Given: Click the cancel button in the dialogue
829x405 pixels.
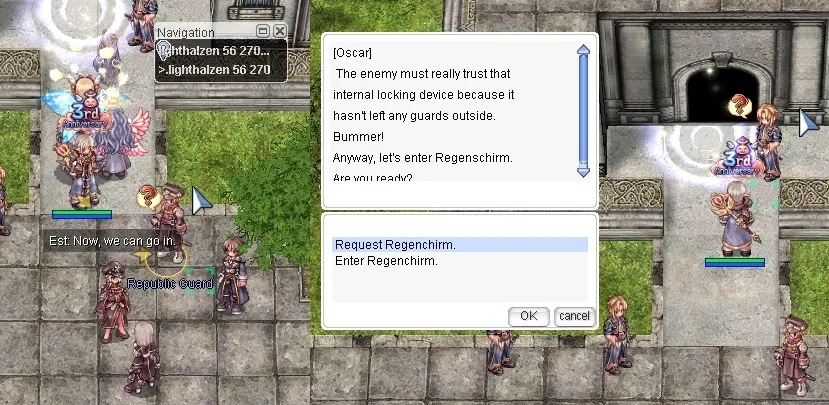Looking at the screenshot, I should tap(574, 316).
